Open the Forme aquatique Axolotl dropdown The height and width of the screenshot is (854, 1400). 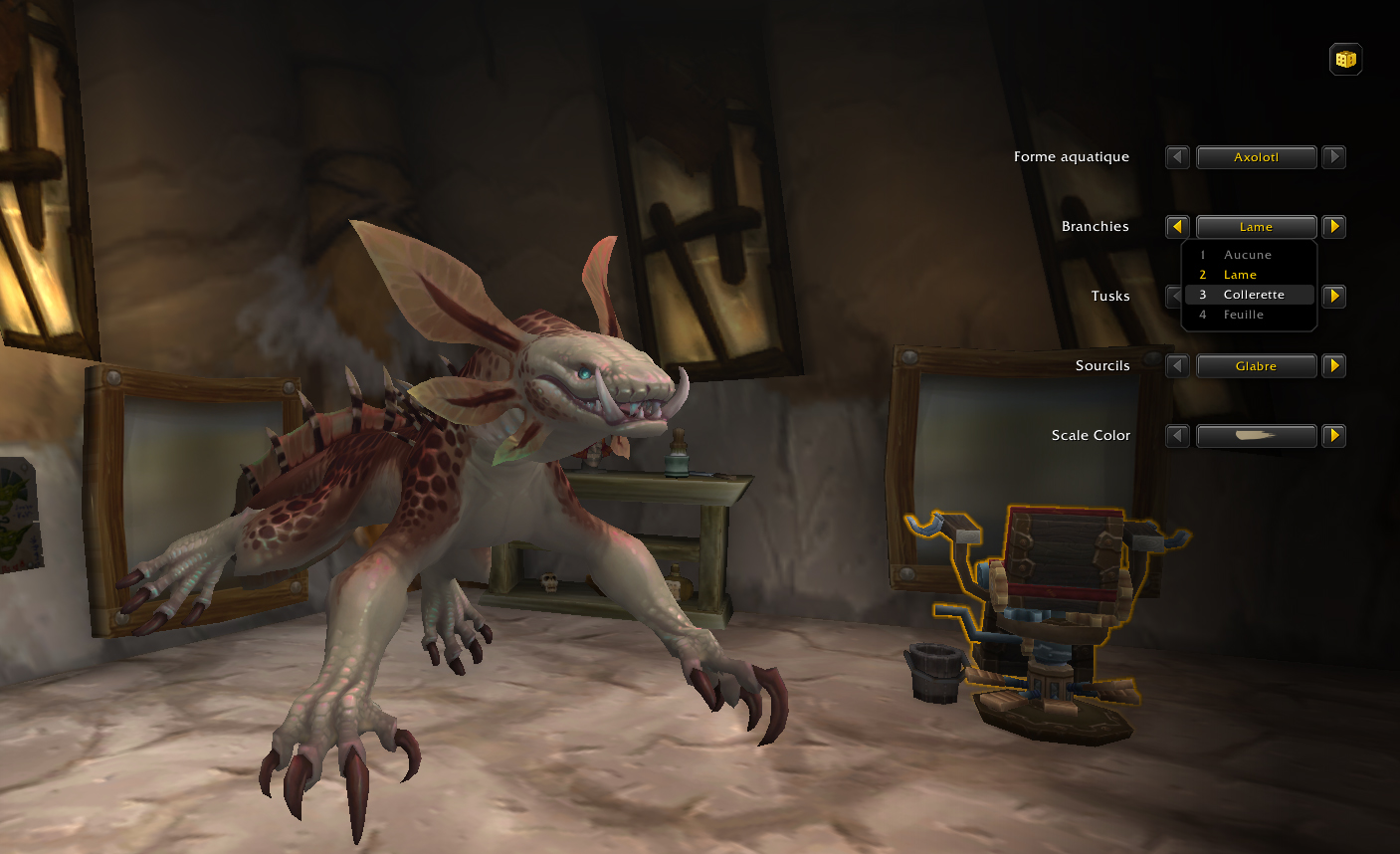1256,157
